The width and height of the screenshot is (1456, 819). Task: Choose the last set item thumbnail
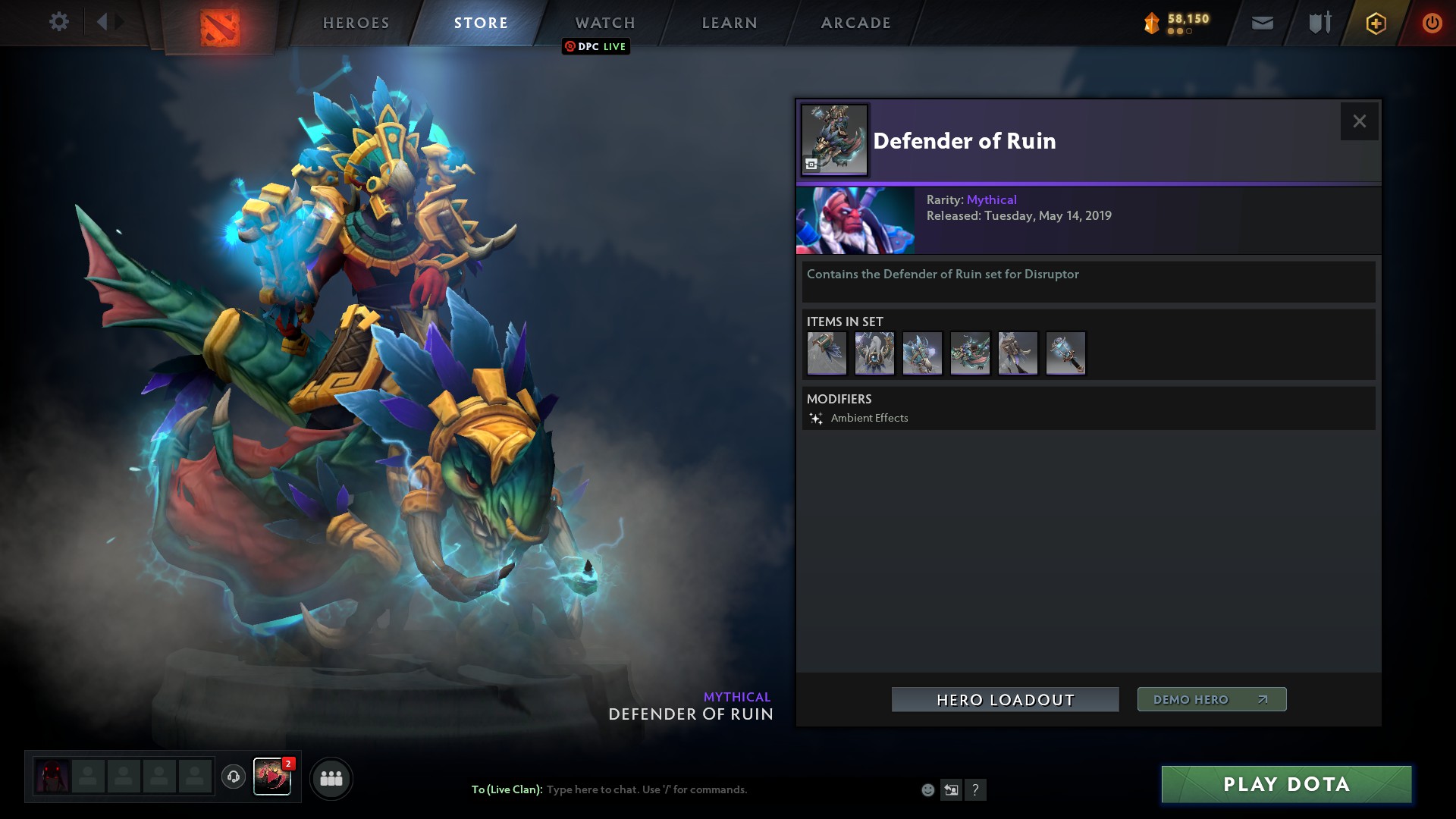[1065, 353]
